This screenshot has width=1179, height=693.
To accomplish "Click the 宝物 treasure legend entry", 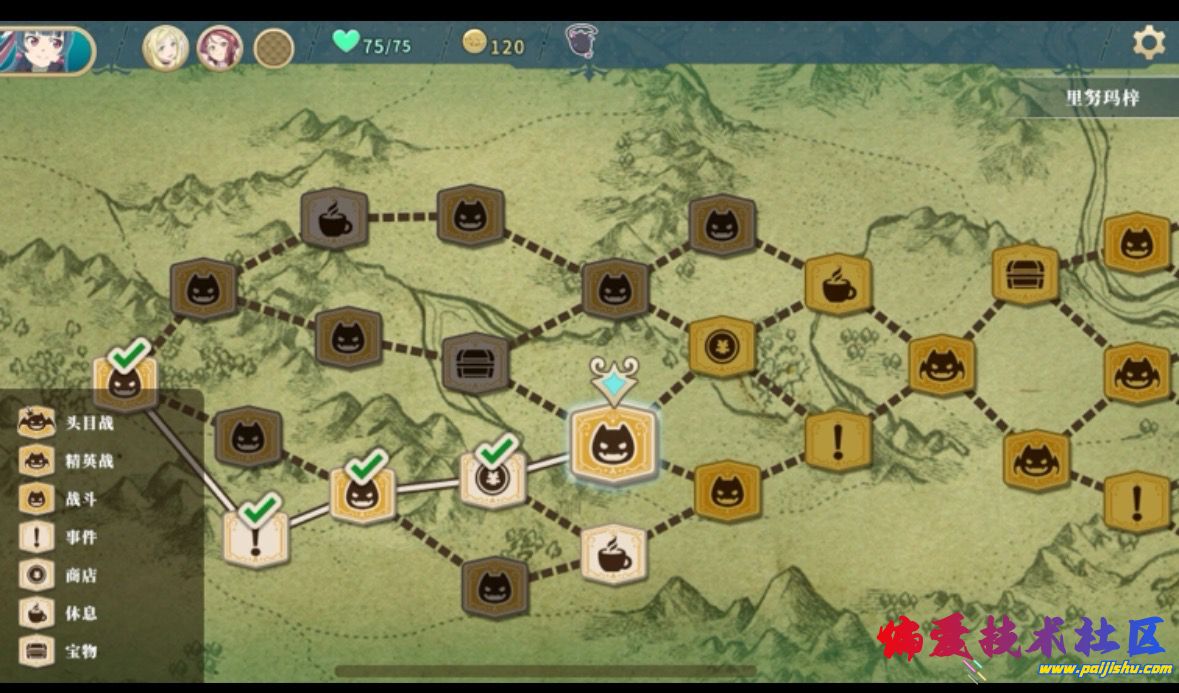I will coord(62,651).
